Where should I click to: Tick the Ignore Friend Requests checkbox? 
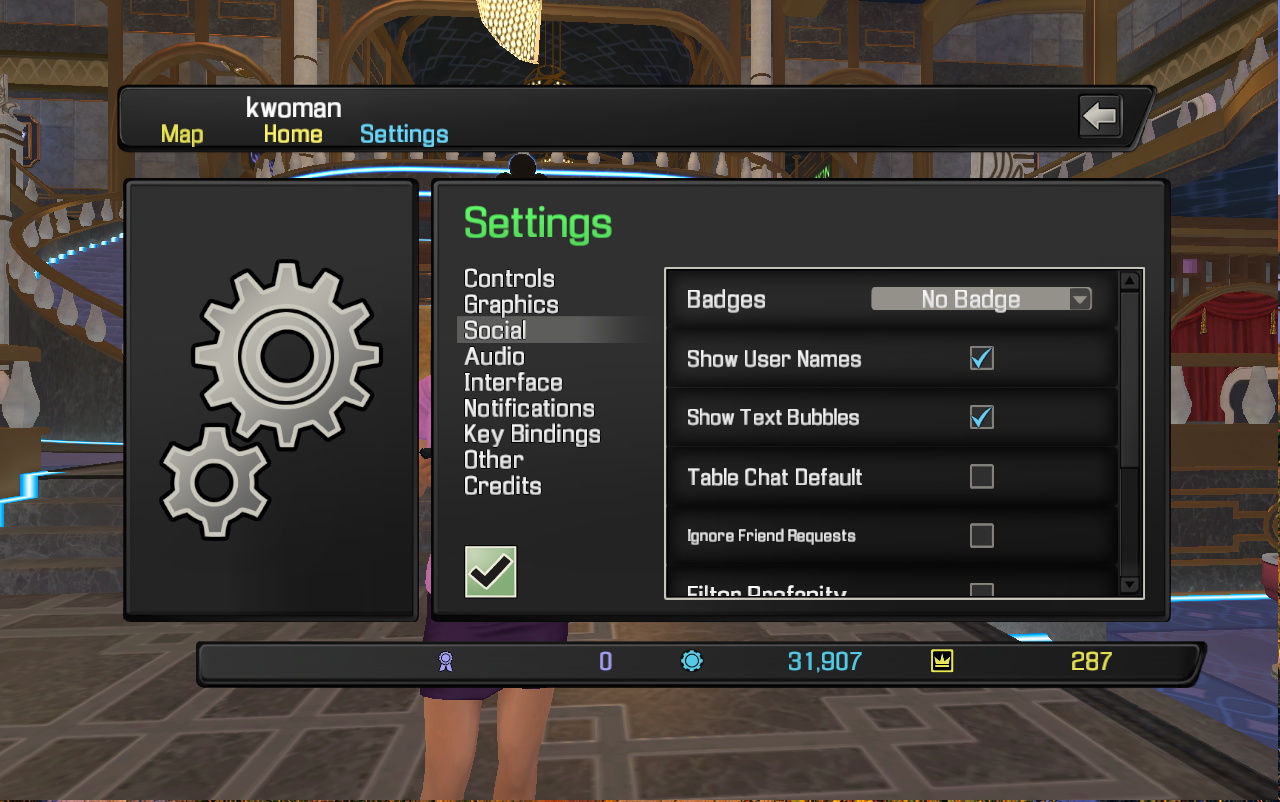[982, 536]
